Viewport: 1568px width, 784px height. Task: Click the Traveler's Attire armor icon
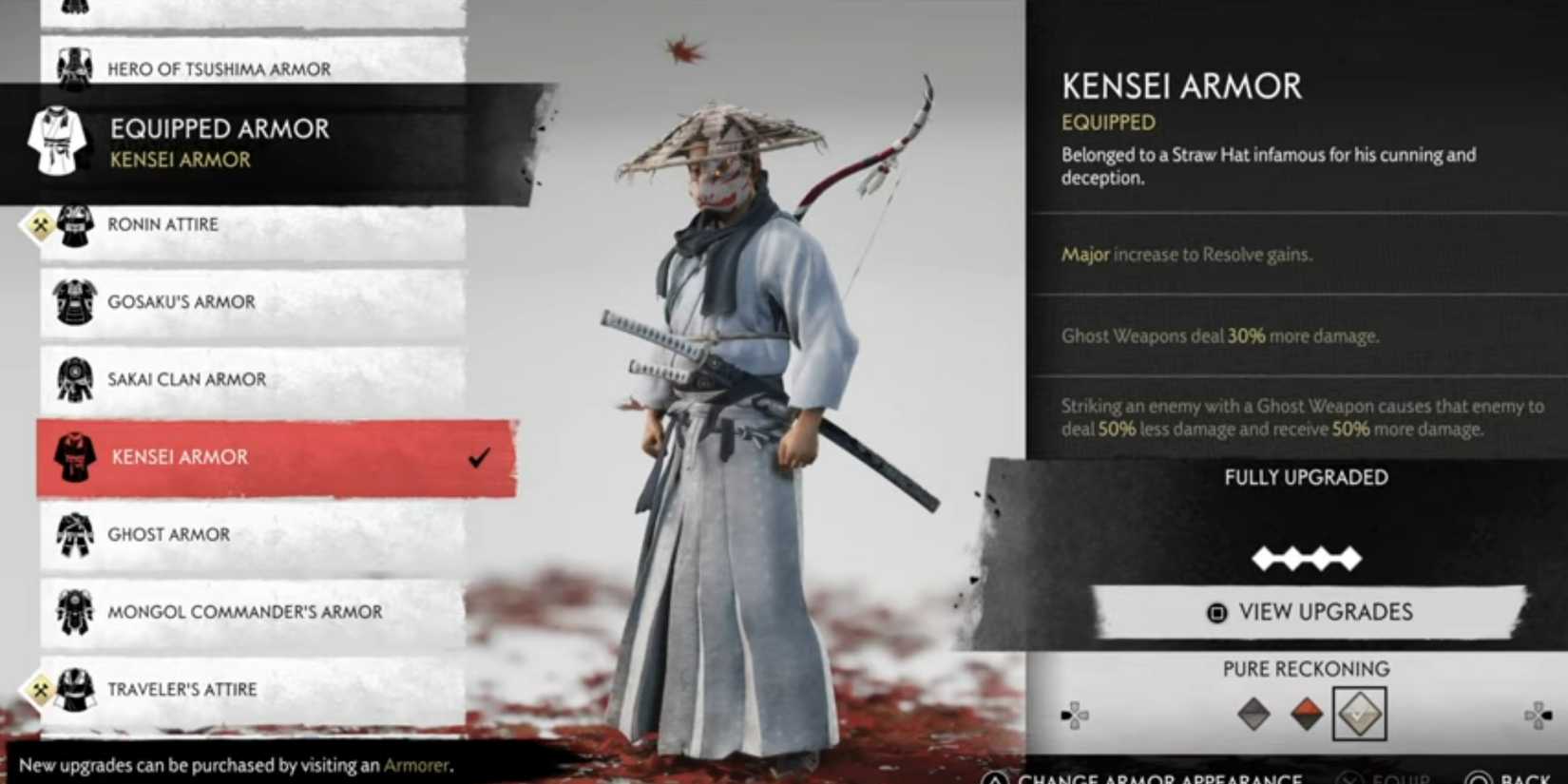tap(74, 689)
